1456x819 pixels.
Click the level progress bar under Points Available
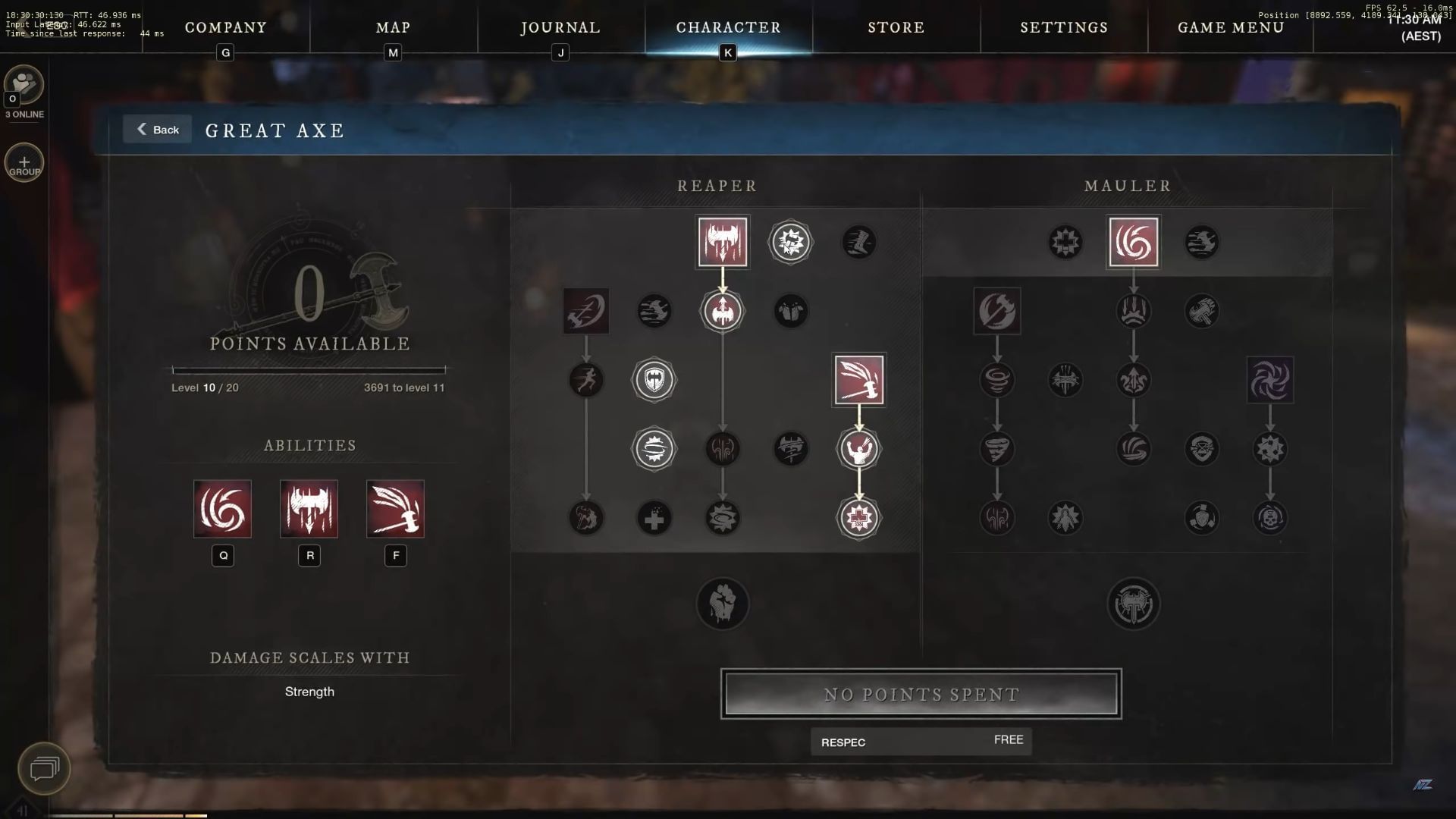(308, 370)
